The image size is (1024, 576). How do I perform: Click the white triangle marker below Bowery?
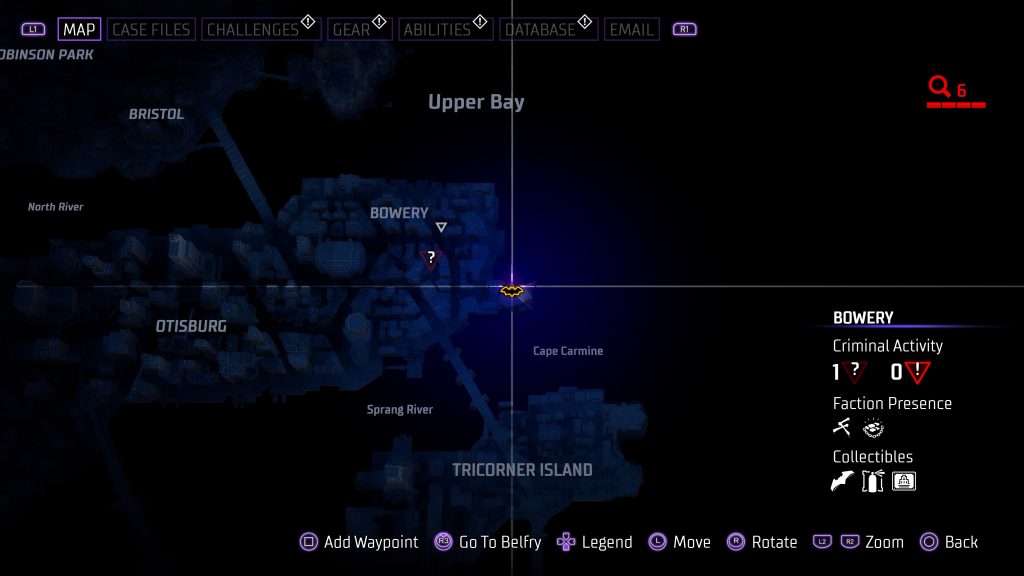coord(441,228)
